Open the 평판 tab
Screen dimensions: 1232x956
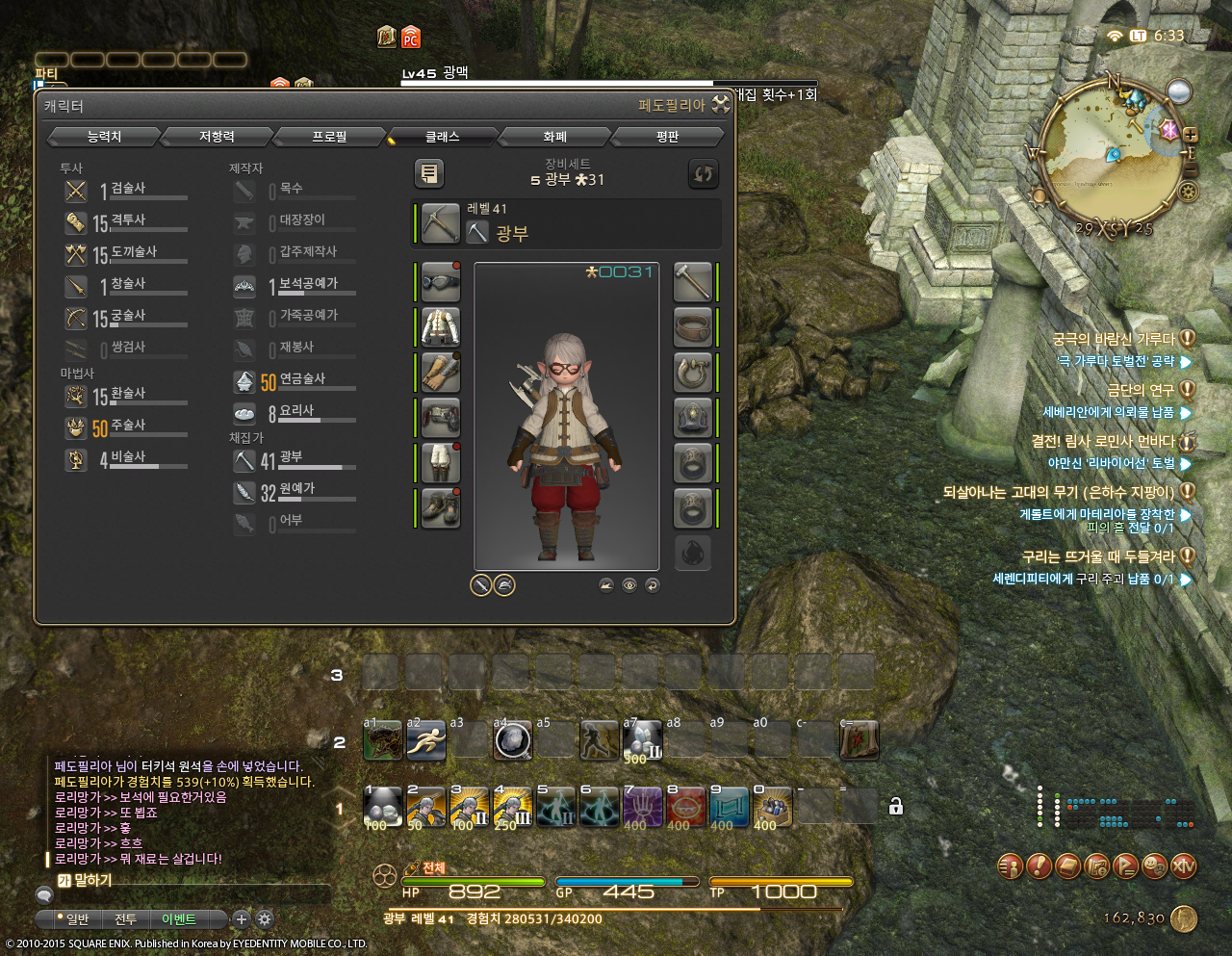click(x=667, y=137)
